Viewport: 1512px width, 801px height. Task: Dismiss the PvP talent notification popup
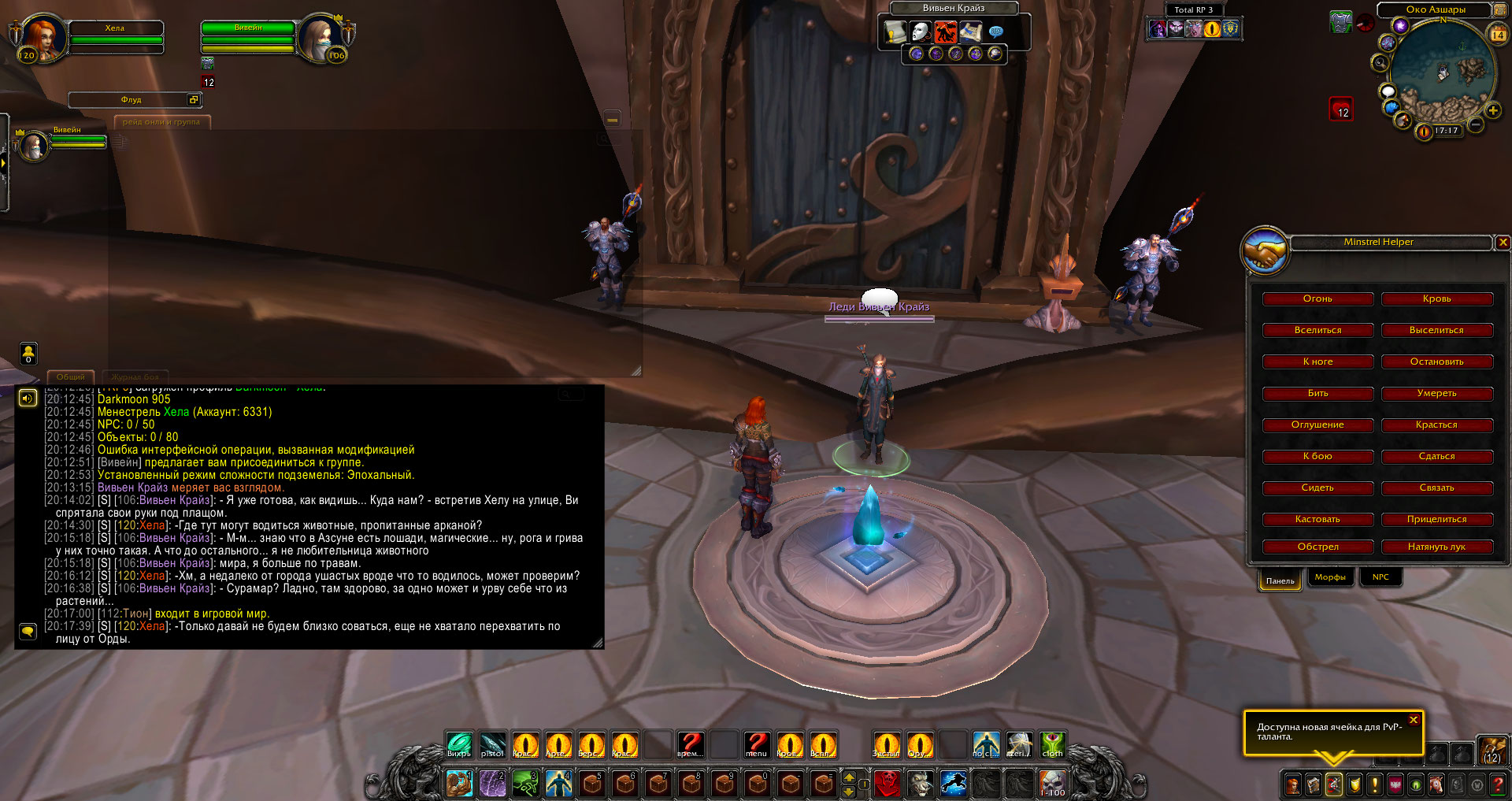(1414, 720)
